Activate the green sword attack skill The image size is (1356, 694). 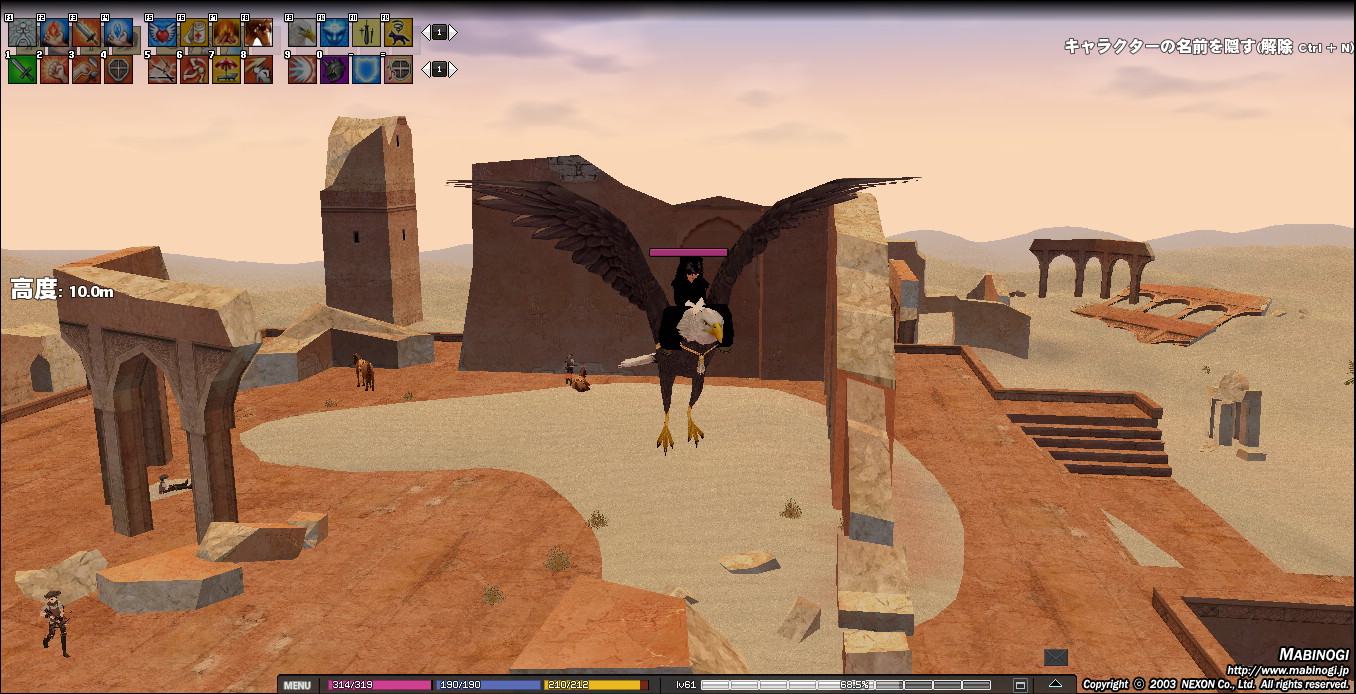[x=22, y=69]
